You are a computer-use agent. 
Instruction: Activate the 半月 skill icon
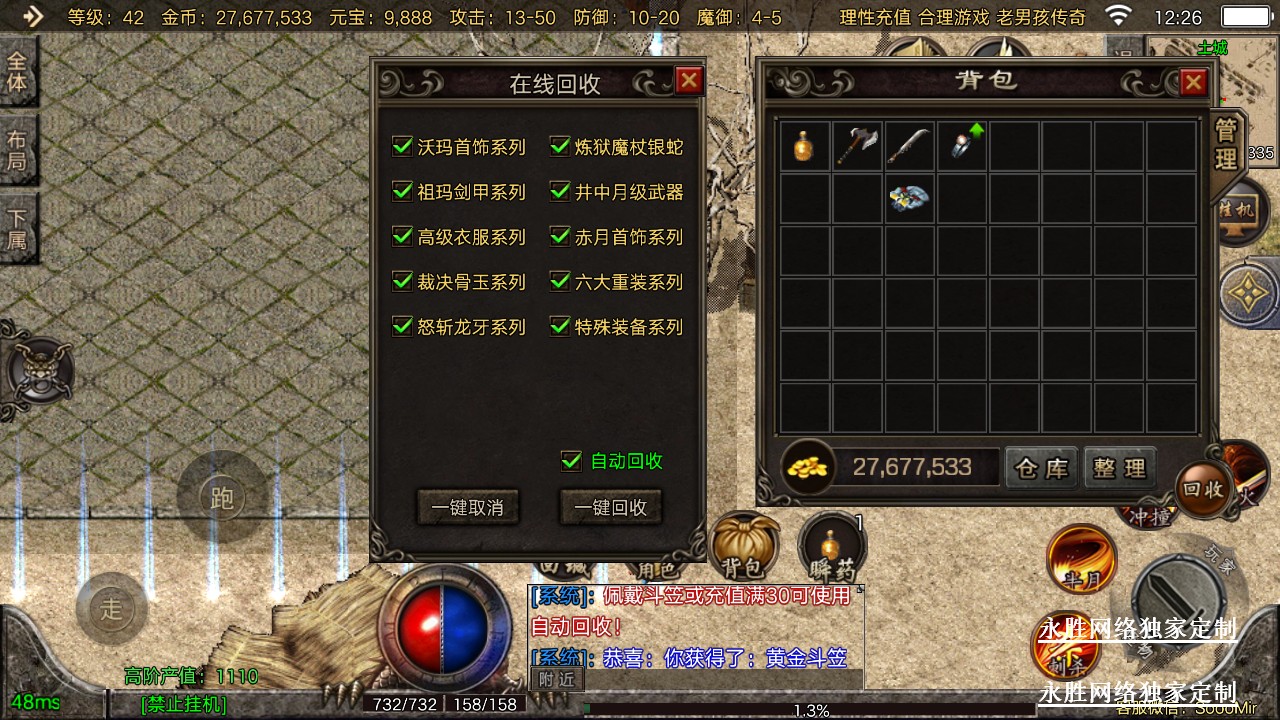click(1081, 558)
